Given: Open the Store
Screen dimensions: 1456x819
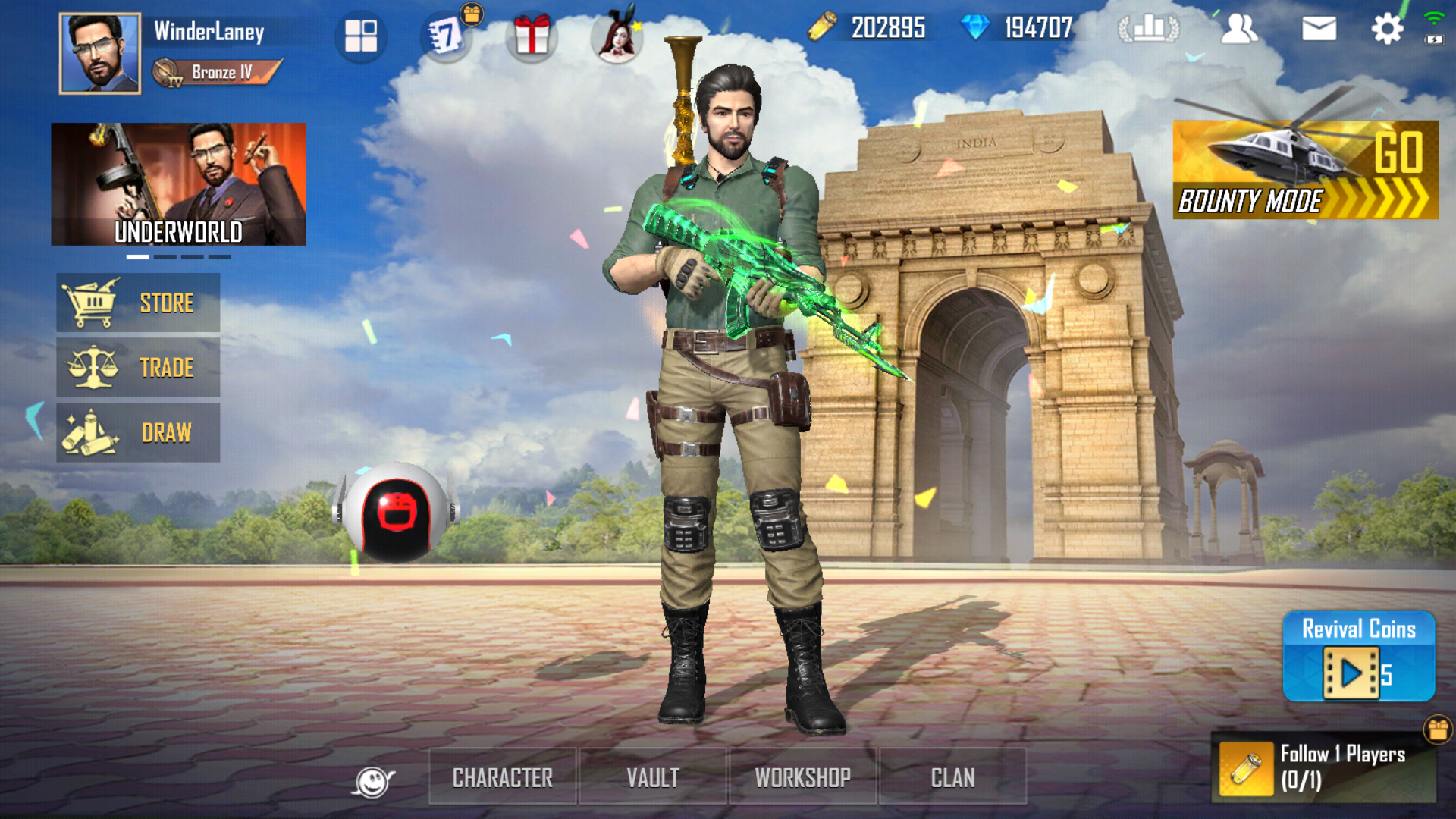Looking at the screenshot, I should 137,303.
